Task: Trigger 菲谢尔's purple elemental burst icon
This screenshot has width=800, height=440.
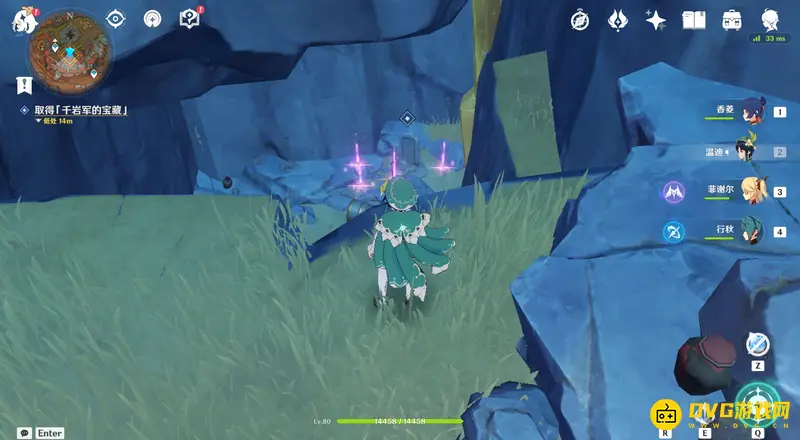Action: [672, 191]
